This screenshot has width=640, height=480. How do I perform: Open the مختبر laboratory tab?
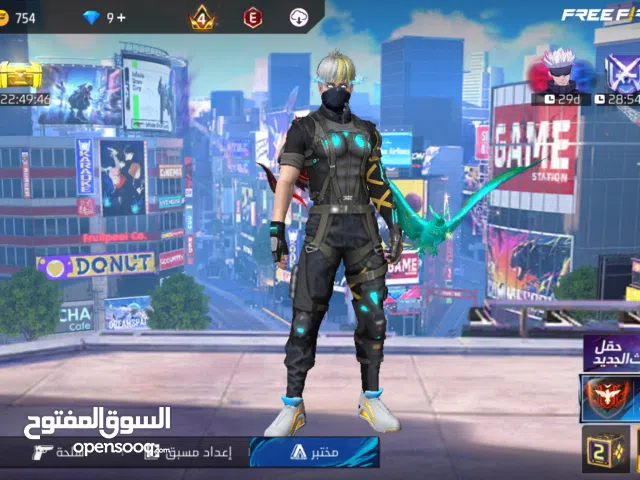tap(315, 452)
